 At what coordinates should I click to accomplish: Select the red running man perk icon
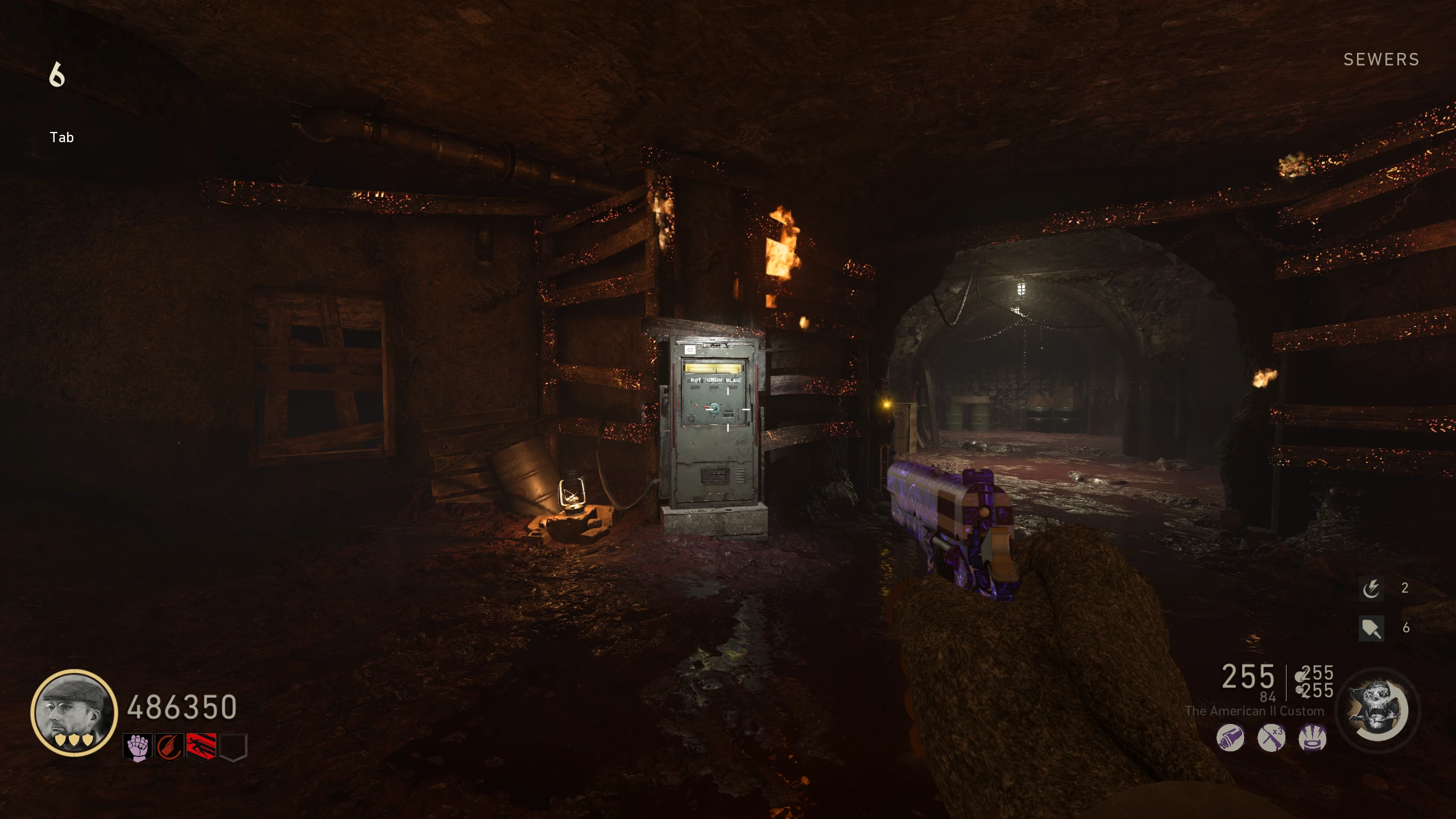201,747
